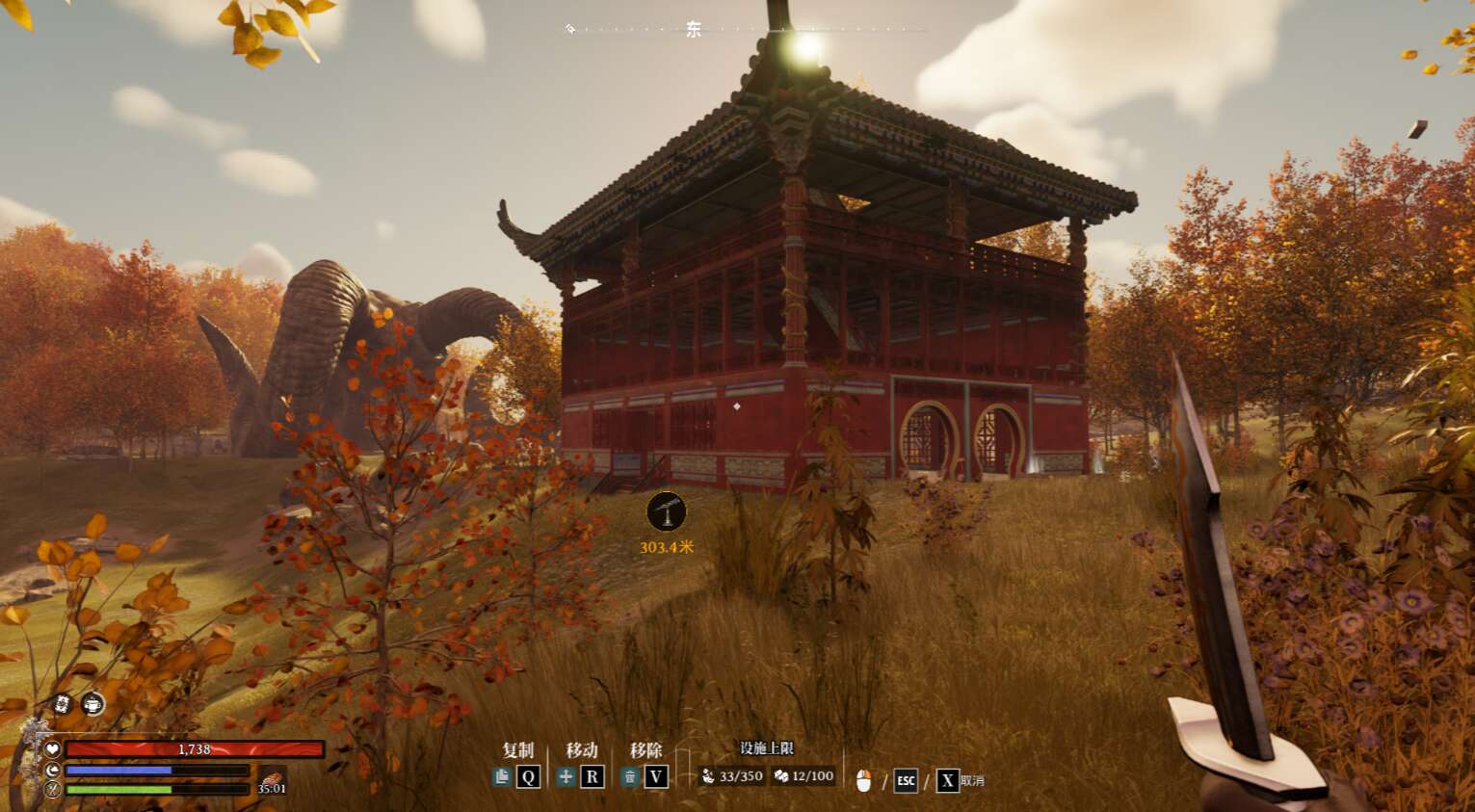The width and height of the screenshot is (1475, 812).
Task: Click the ESC key badge
Action: click(906, 780)
